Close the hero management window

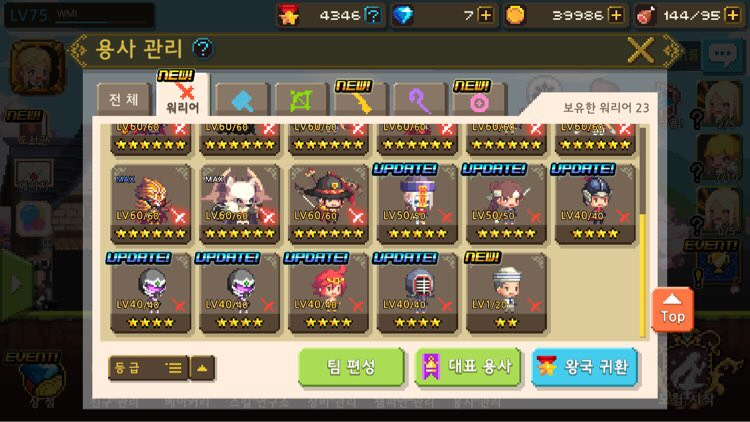click(640, 49)
